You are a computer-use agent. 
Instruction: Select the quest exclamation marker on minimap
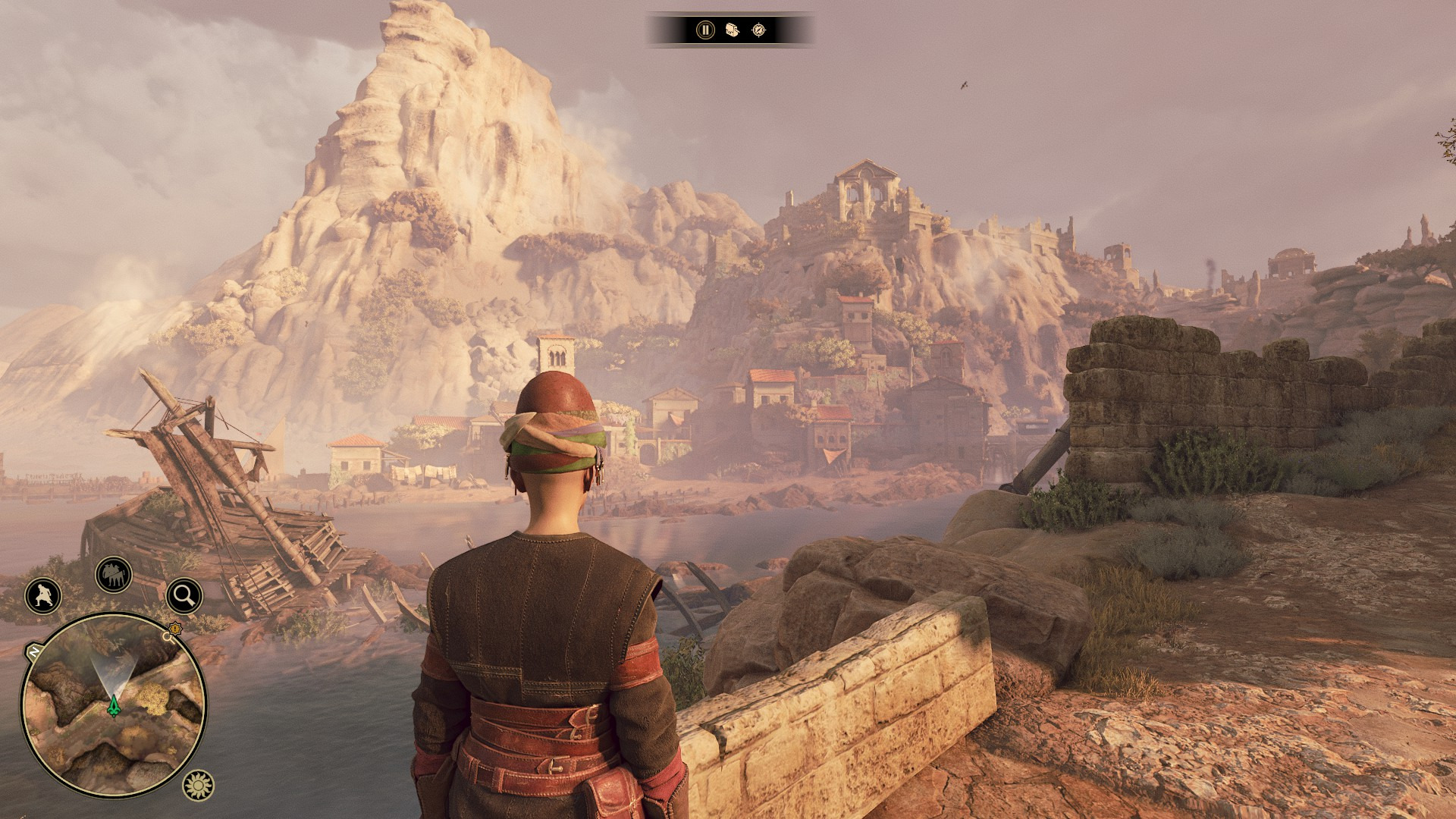click(176, 628)
